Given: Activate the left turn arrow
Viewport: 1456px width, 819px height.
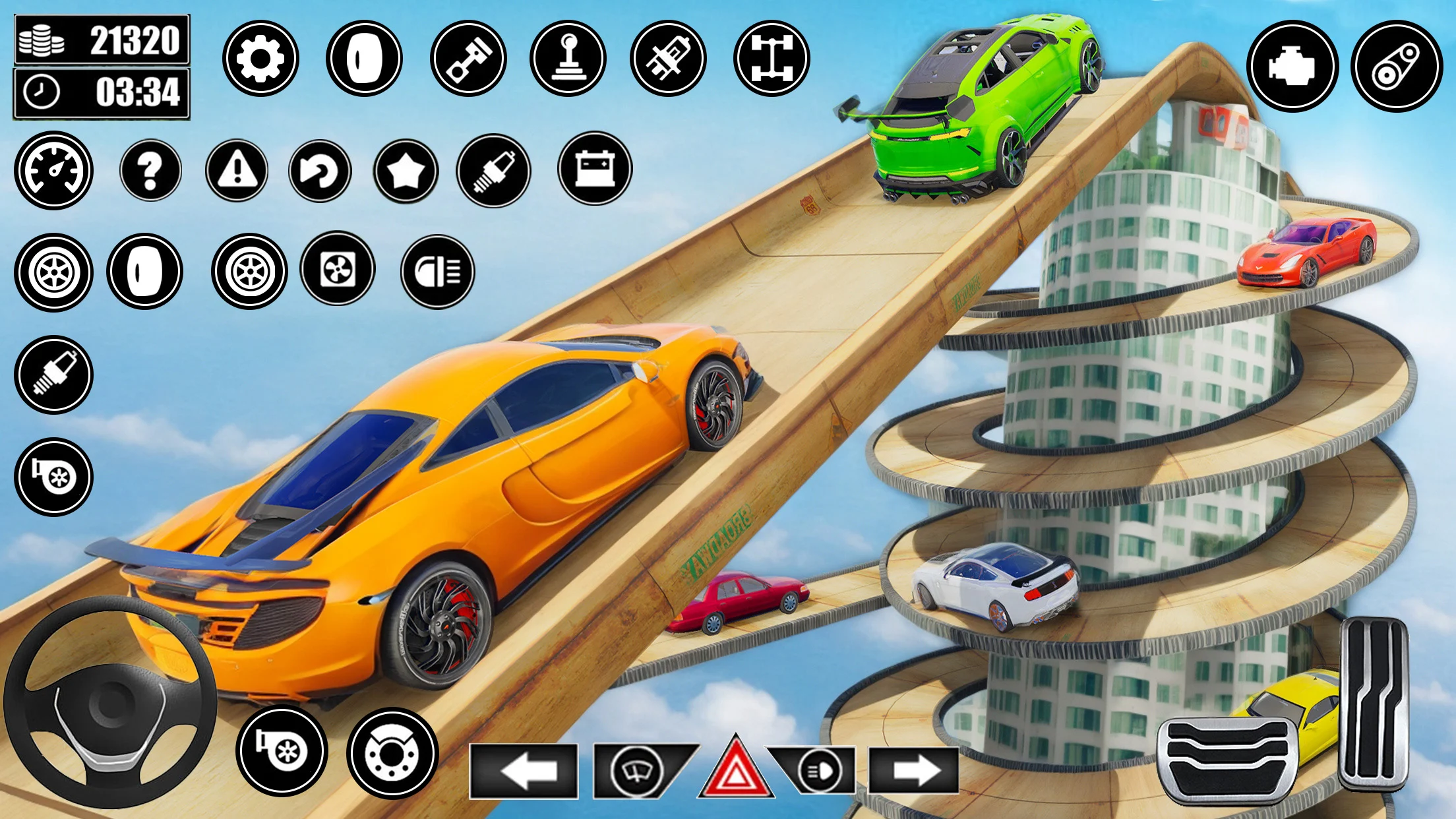Looking at the screenshot, I should [524, 771].
